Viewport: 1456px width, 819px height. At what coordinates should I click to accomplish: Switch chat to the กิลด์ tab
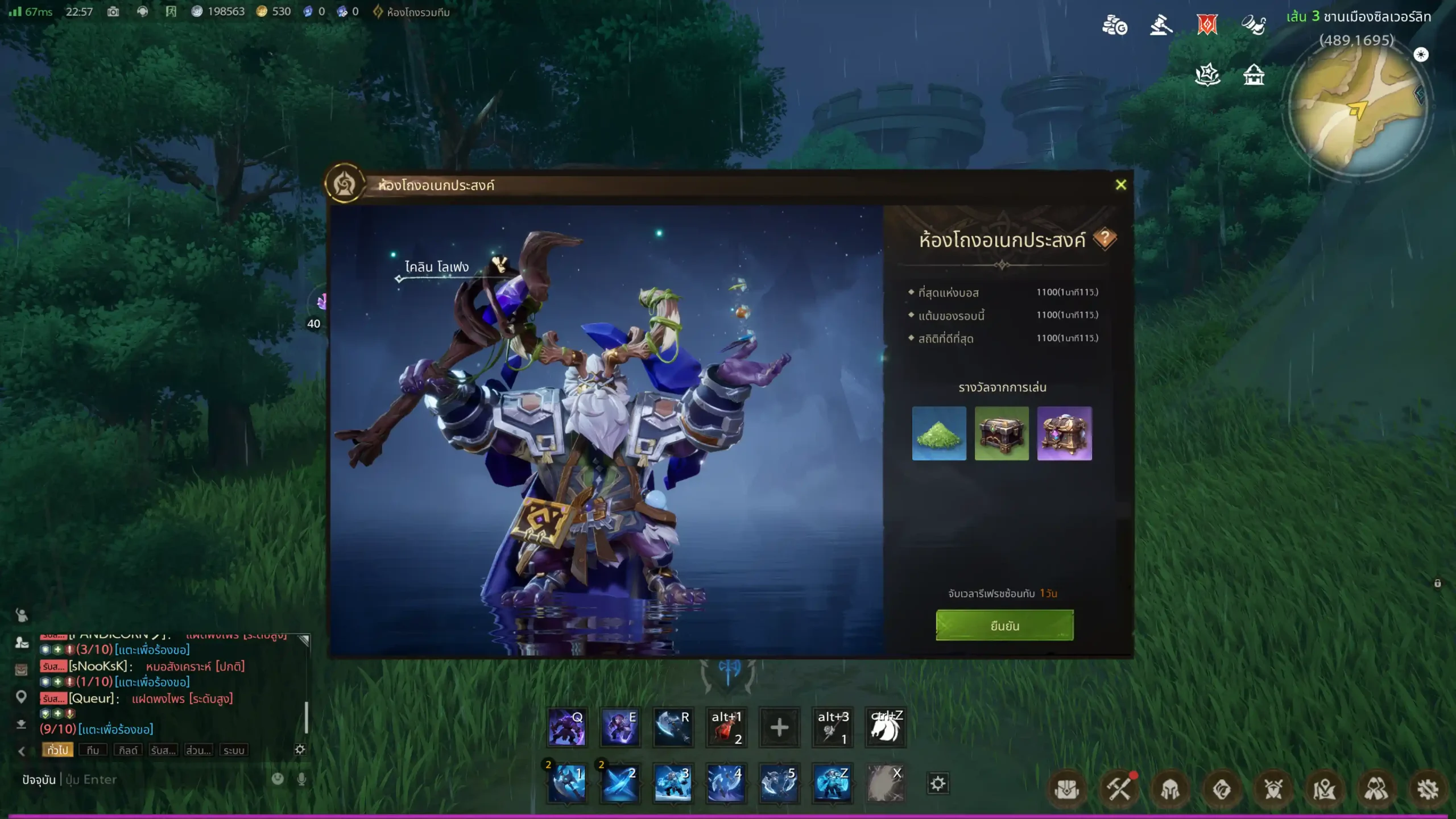128,750
